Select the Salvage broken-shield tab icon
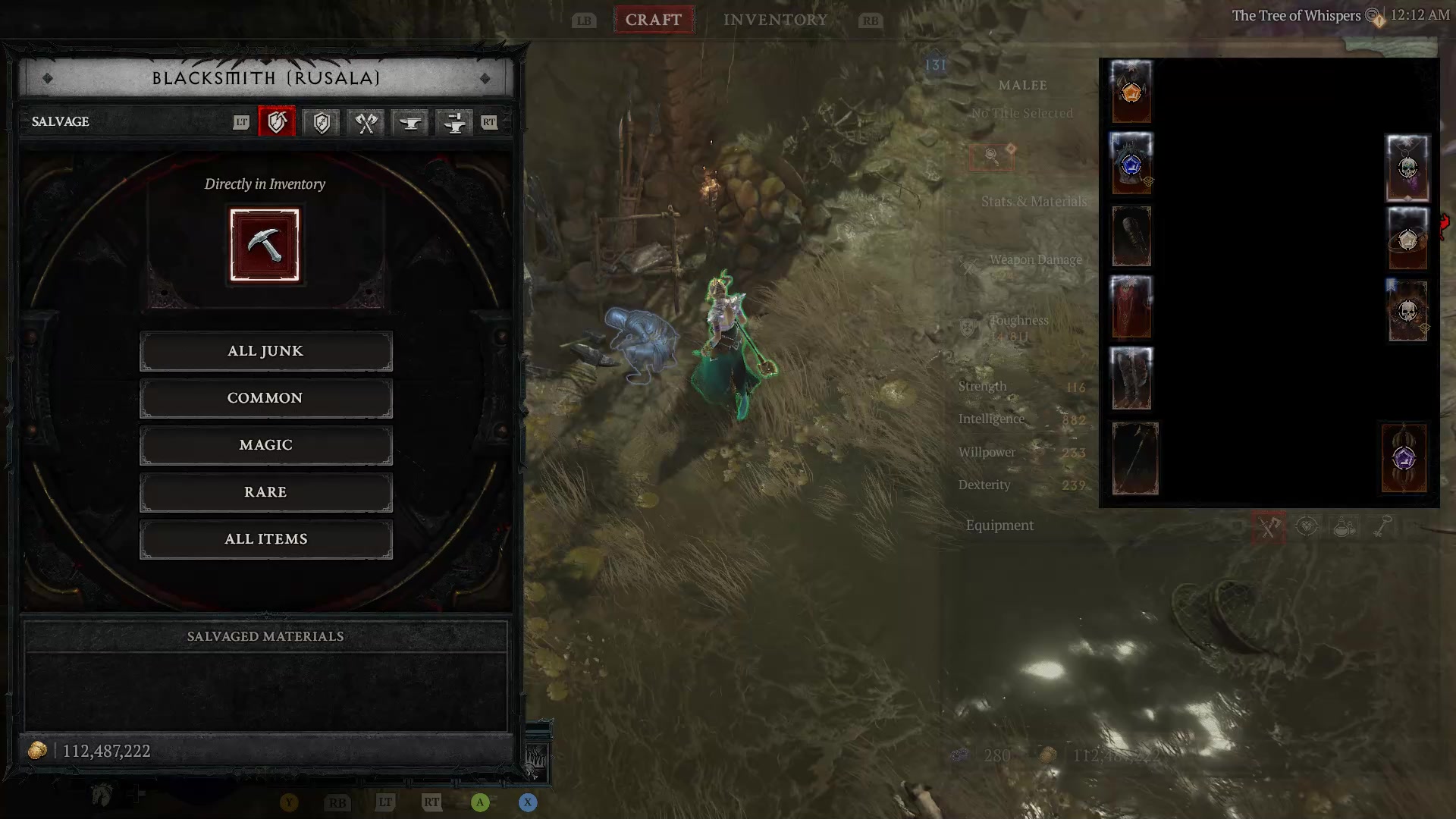This screenshot has width=1456, height=819. 277,122
